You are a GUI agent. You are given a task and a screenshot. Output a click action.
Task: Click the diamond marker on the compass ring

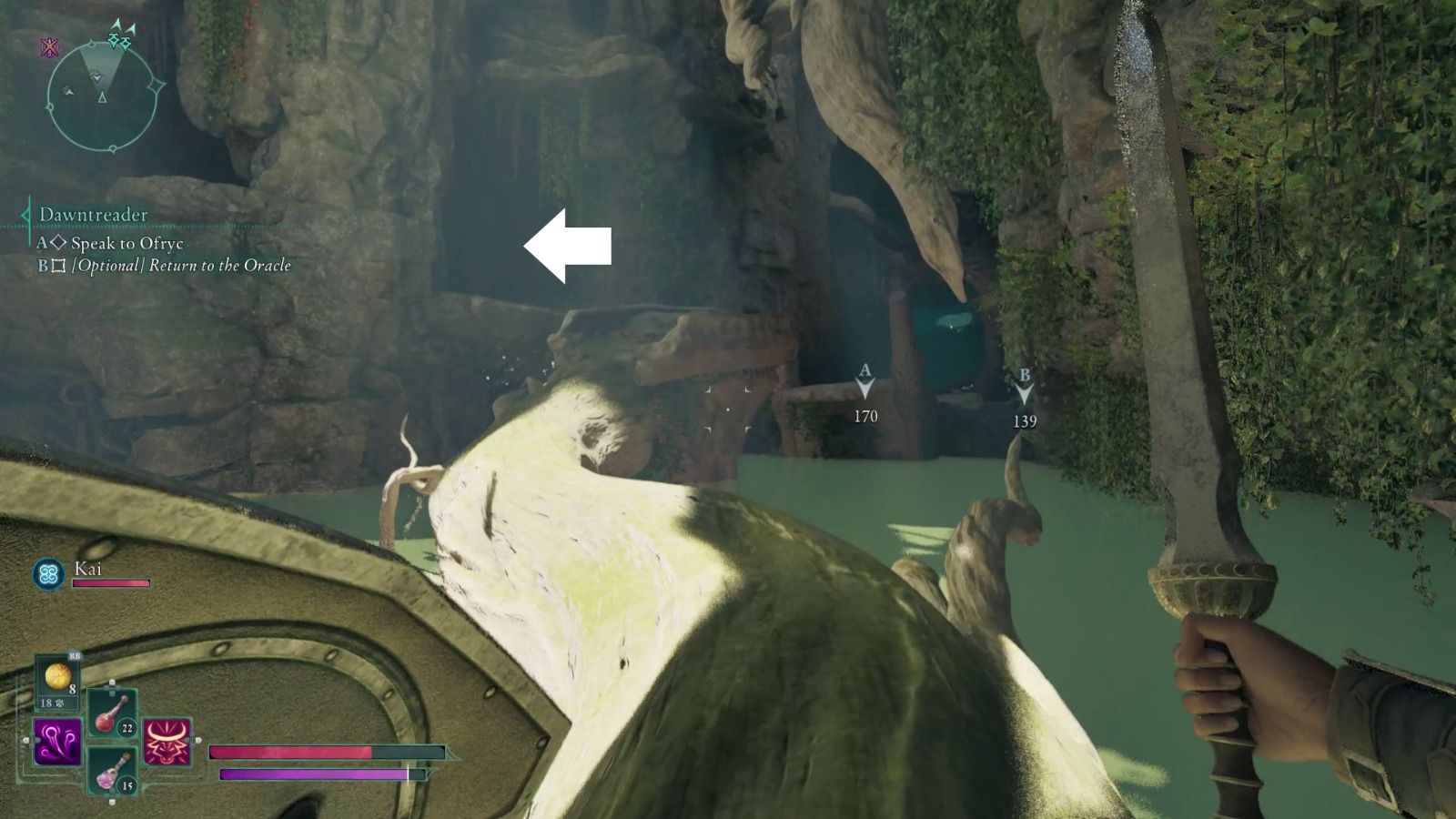[x=155, y=86]
